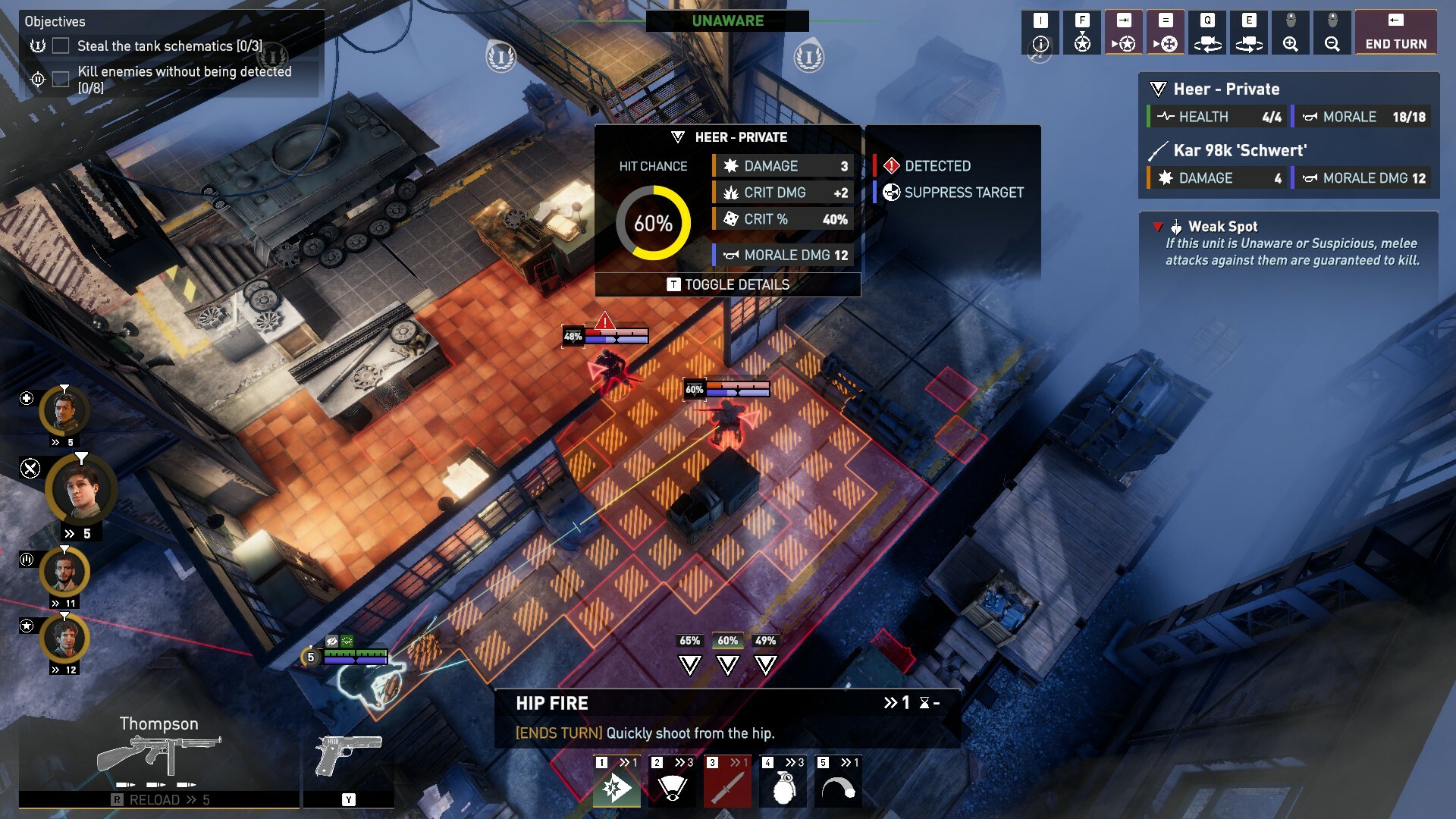Click the zoom in camera icon
This screenshot has height=819, width=1456.
pos(1291,33)
